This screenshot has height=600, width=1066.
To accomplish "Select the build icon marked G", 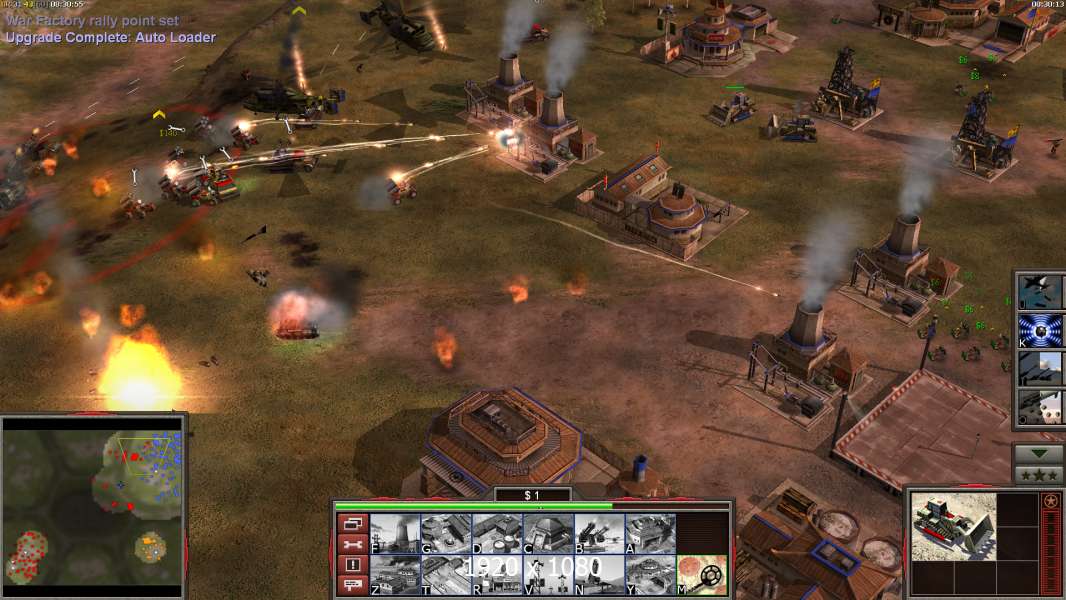I will (446, 534).
